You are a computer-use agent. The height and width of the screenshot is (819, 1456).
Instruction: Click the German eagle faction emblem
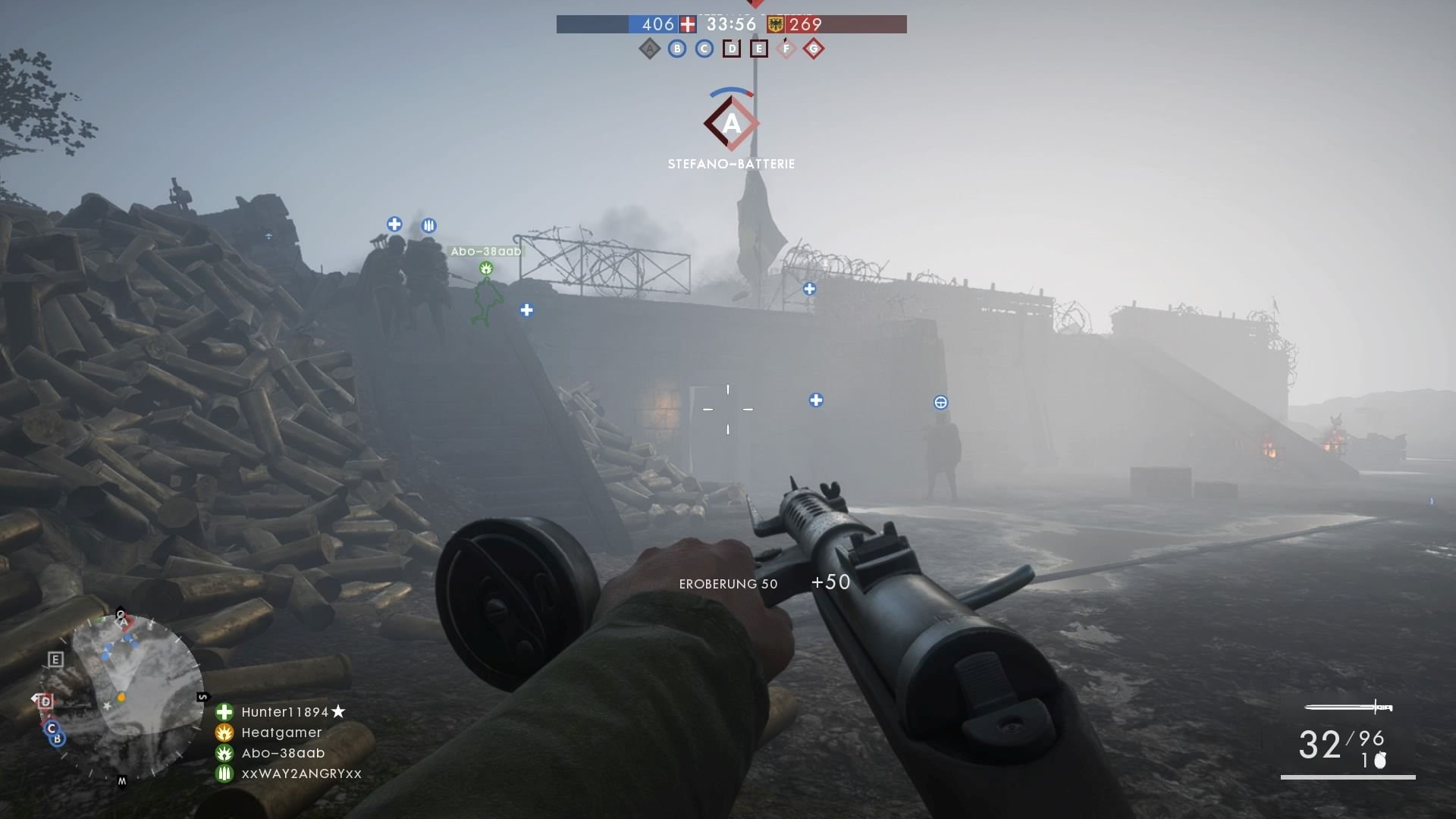[x=775, y=24]
